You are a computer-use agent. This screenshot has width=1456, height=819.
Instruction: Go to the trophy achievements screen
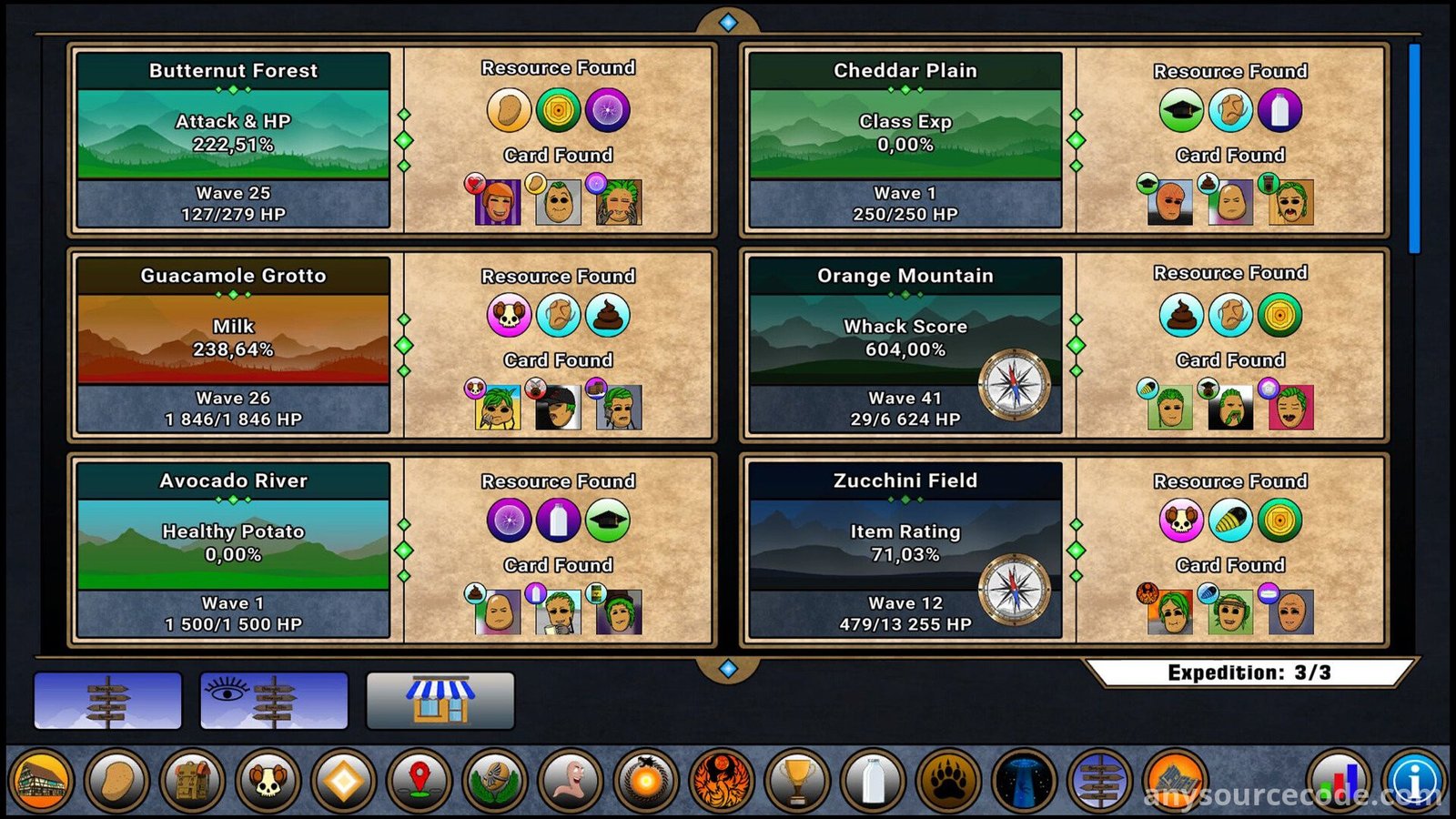797,781
